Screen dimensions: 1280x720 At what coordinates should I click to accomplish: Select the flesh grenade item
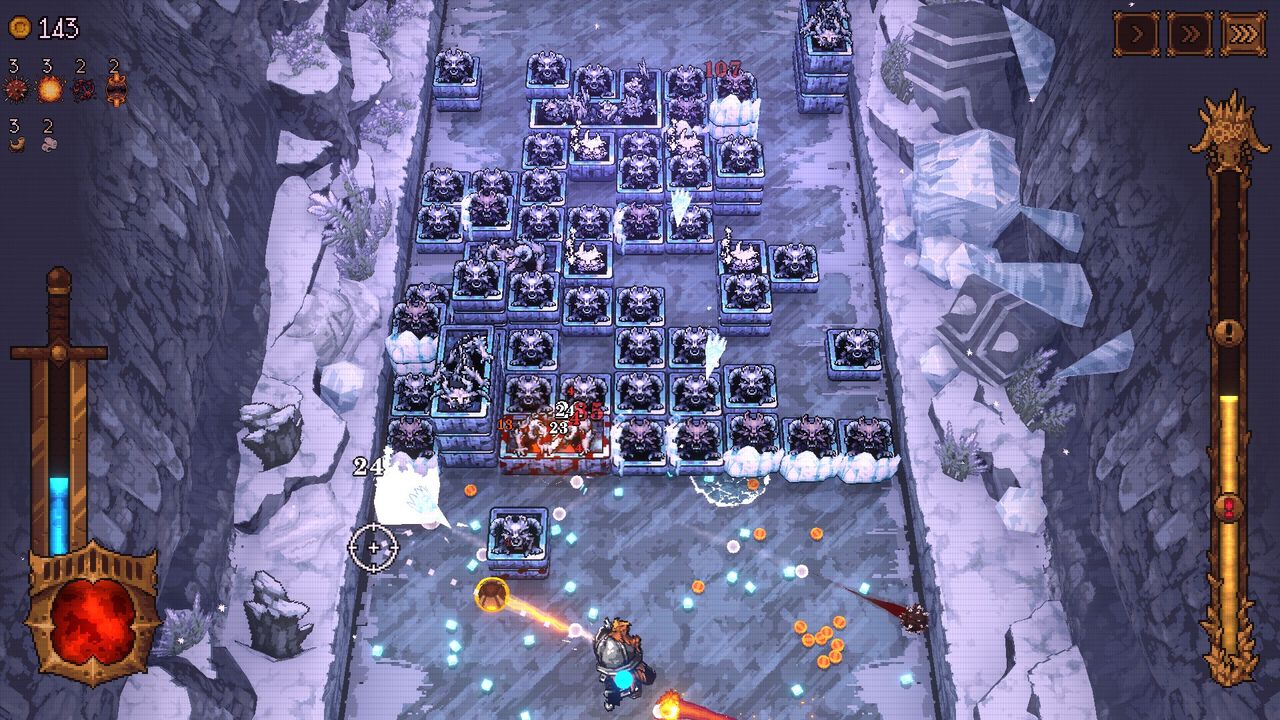(82, 88)
